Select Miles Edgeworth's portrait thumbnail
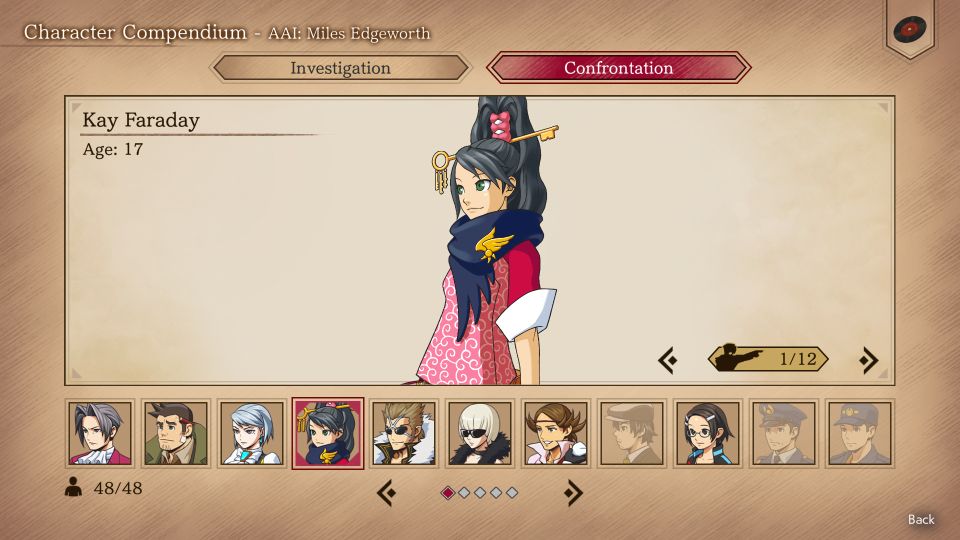Viewport: 960px width, 540px height. (100, 433)
